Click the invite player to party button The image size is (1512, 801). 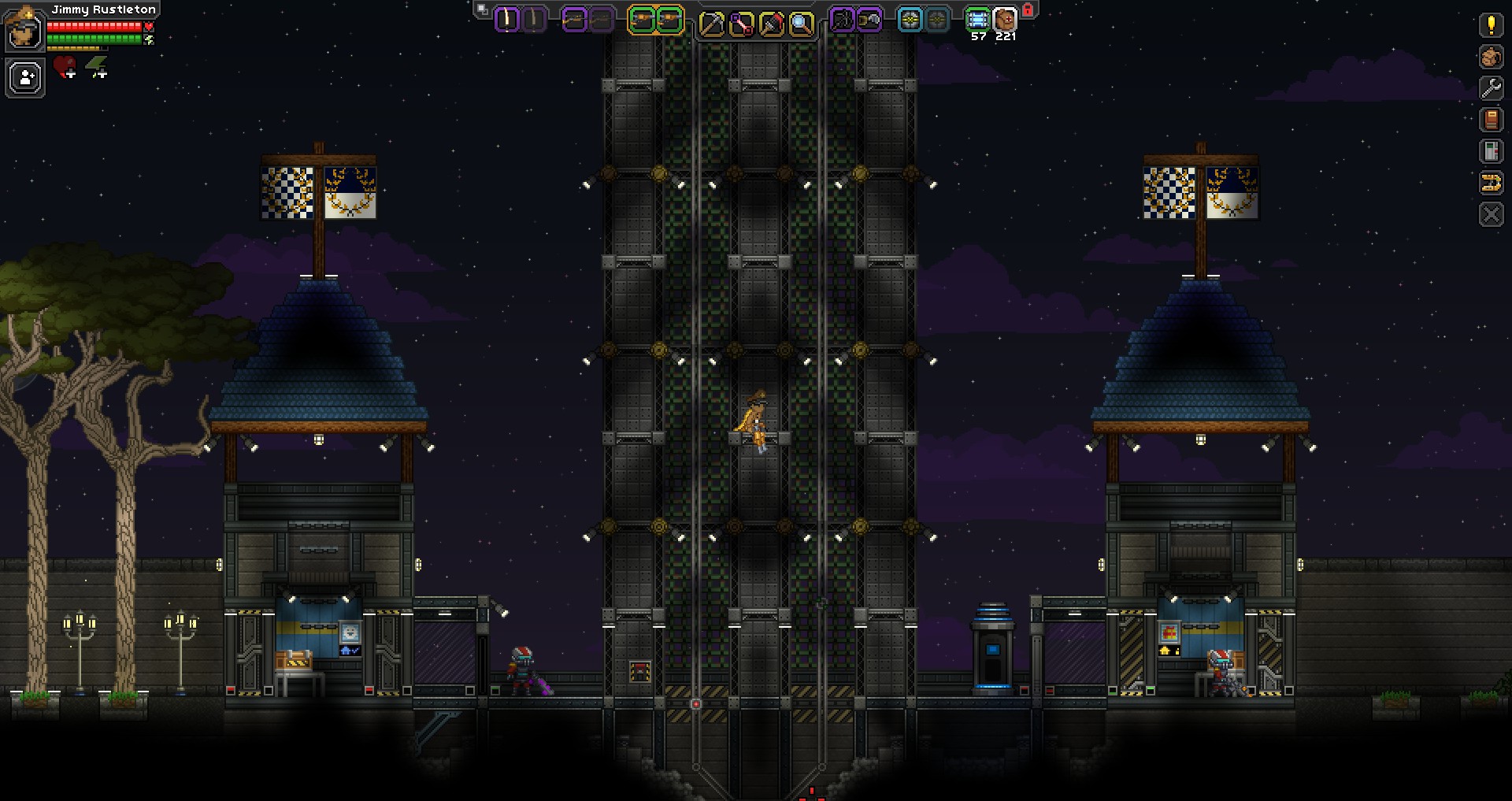(25, 78)
